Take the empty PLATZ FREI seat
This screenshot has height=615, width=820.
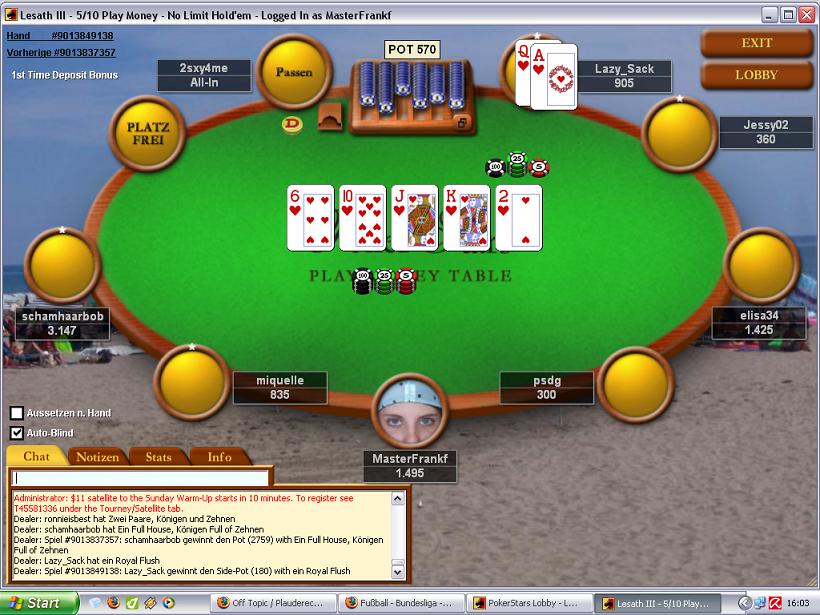click(x=148, y=134)
